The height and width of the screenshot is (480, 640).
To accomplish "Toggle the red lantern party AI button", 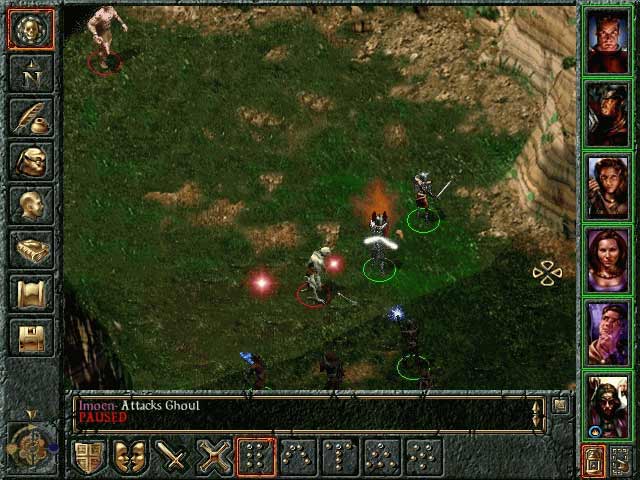I will 593,459.
